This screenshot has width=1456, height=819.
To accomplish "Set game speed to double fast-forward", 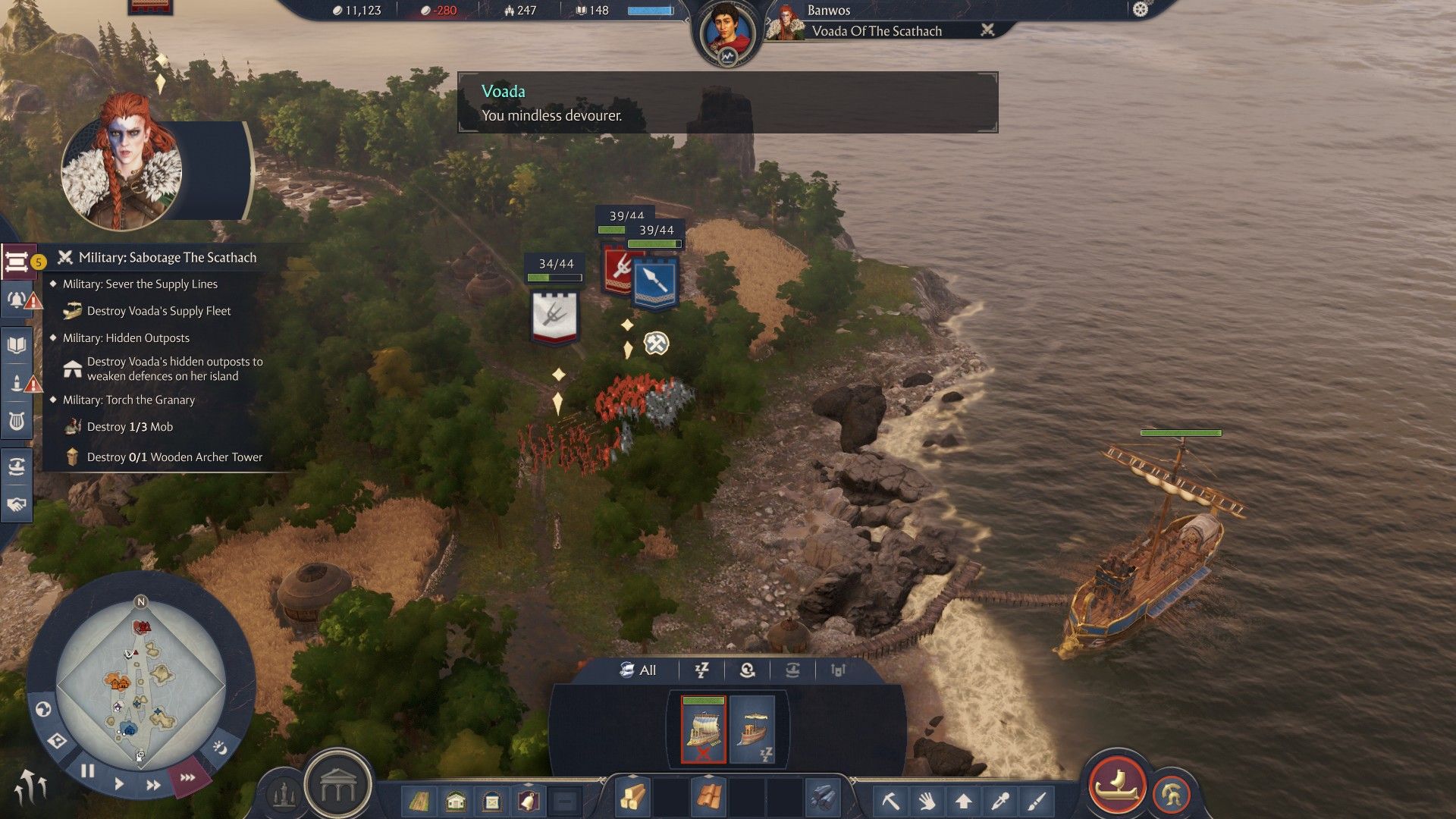I will click(153, 786).
